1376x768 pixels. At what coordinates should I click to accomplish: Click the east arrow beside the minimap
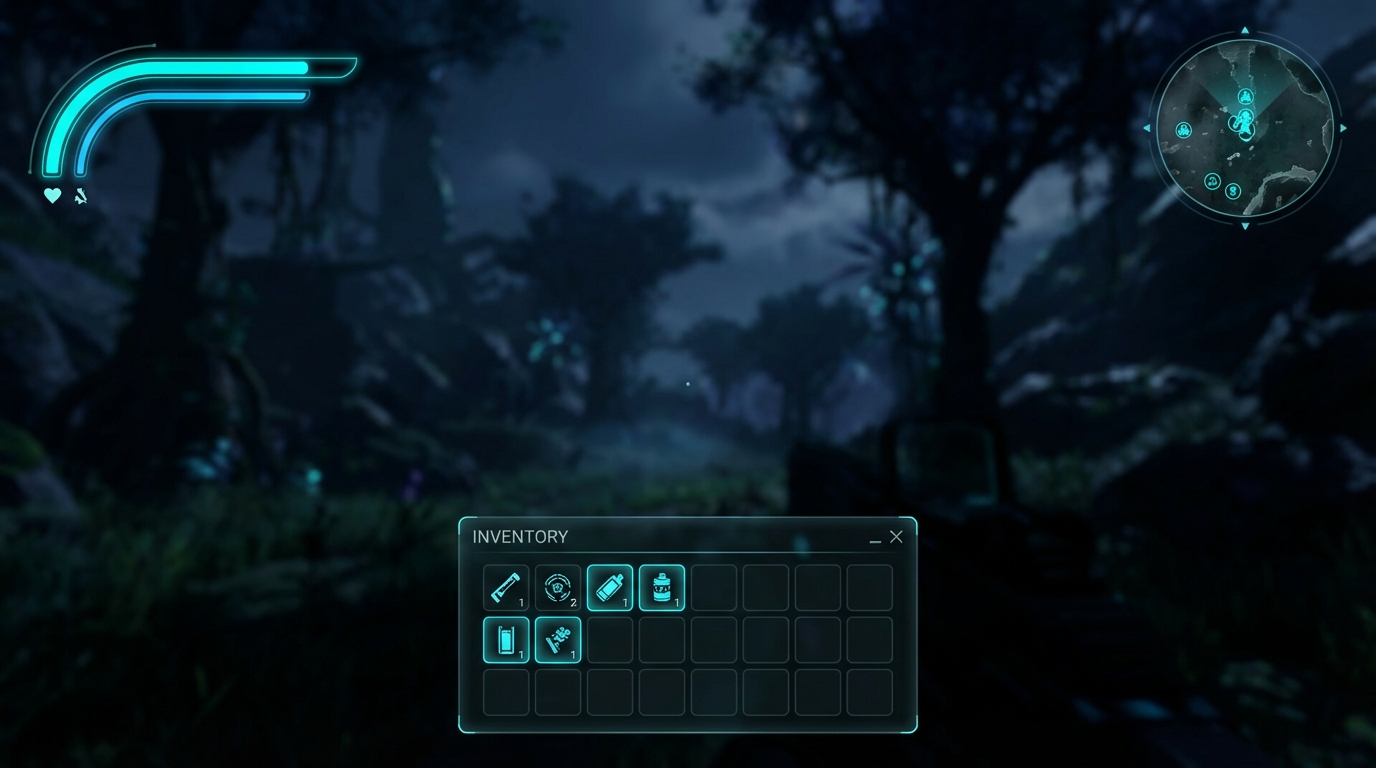click(x=1343, y=128)
